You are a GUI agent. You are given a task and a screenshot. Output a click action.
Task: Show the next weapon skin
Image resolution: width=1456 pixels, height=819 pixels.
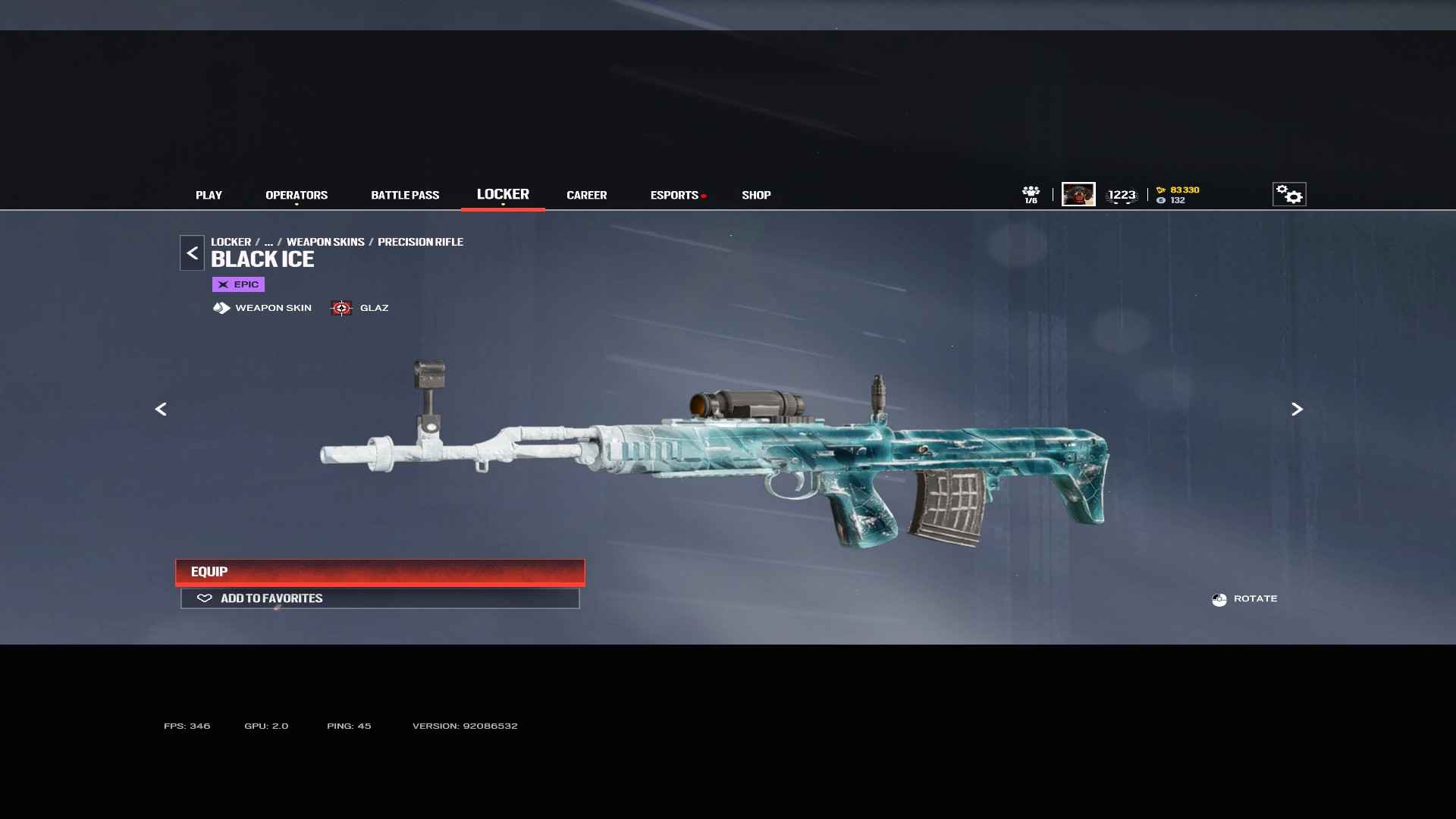(x=1297, y=409)
